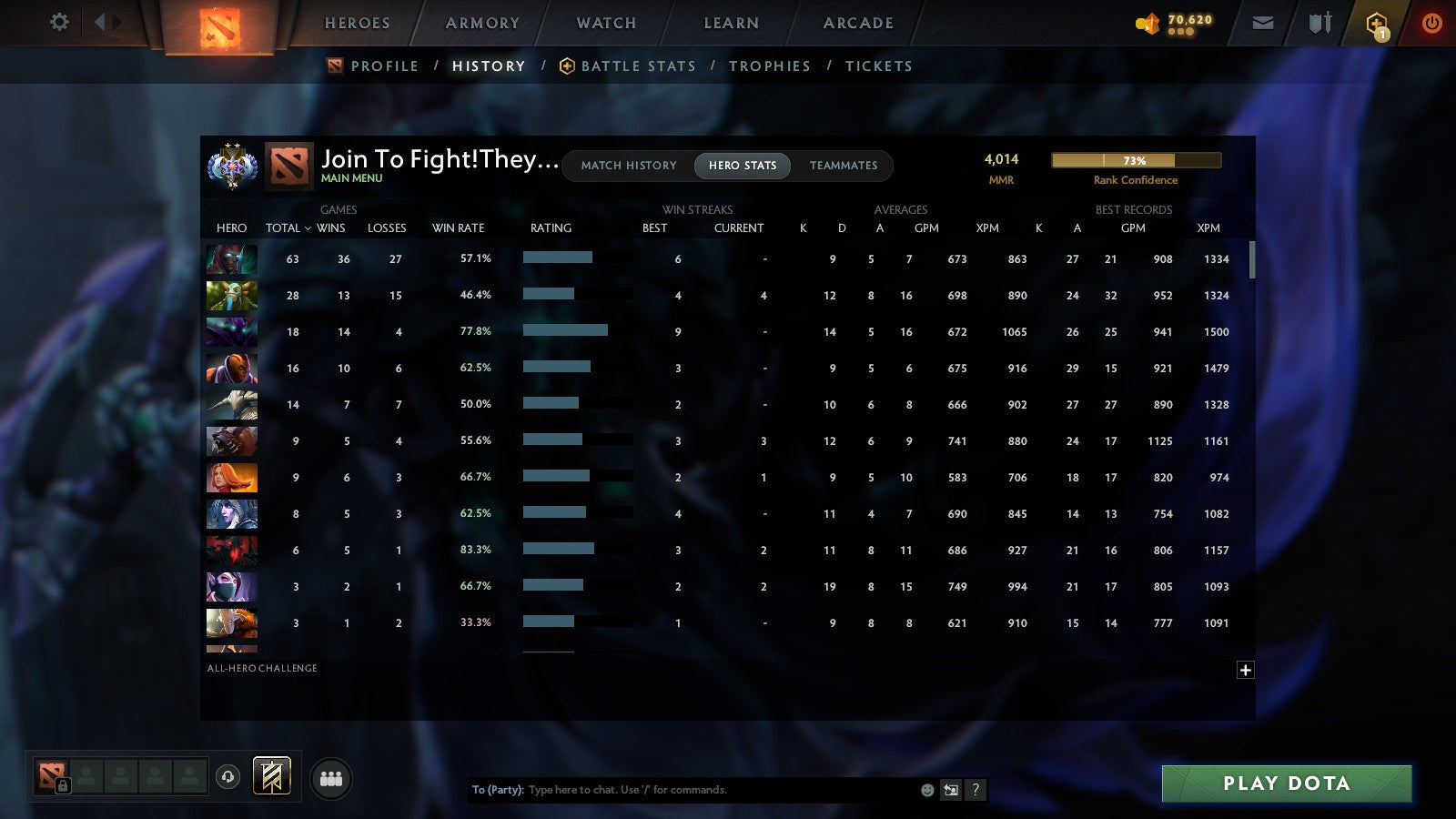Click the TOTAL column sort chevron

308,228
